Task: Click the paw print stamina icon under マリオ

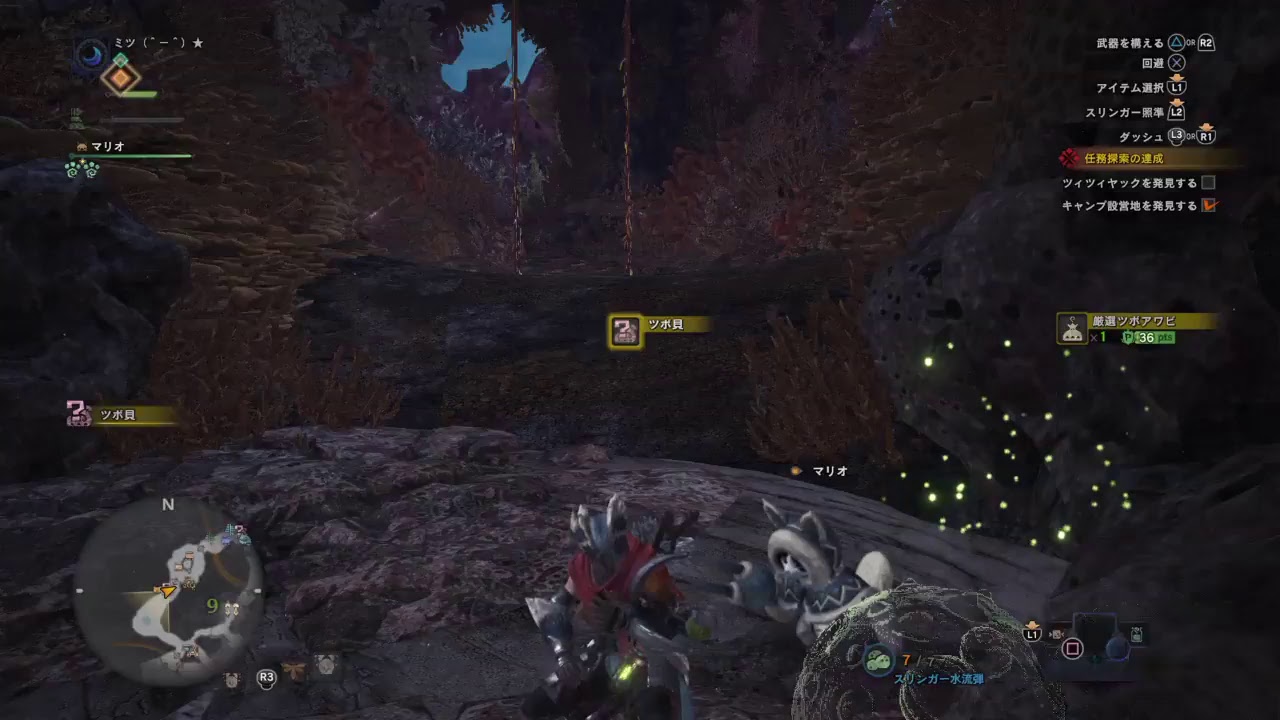Action: pyautogui.click(x=80, y=170)
